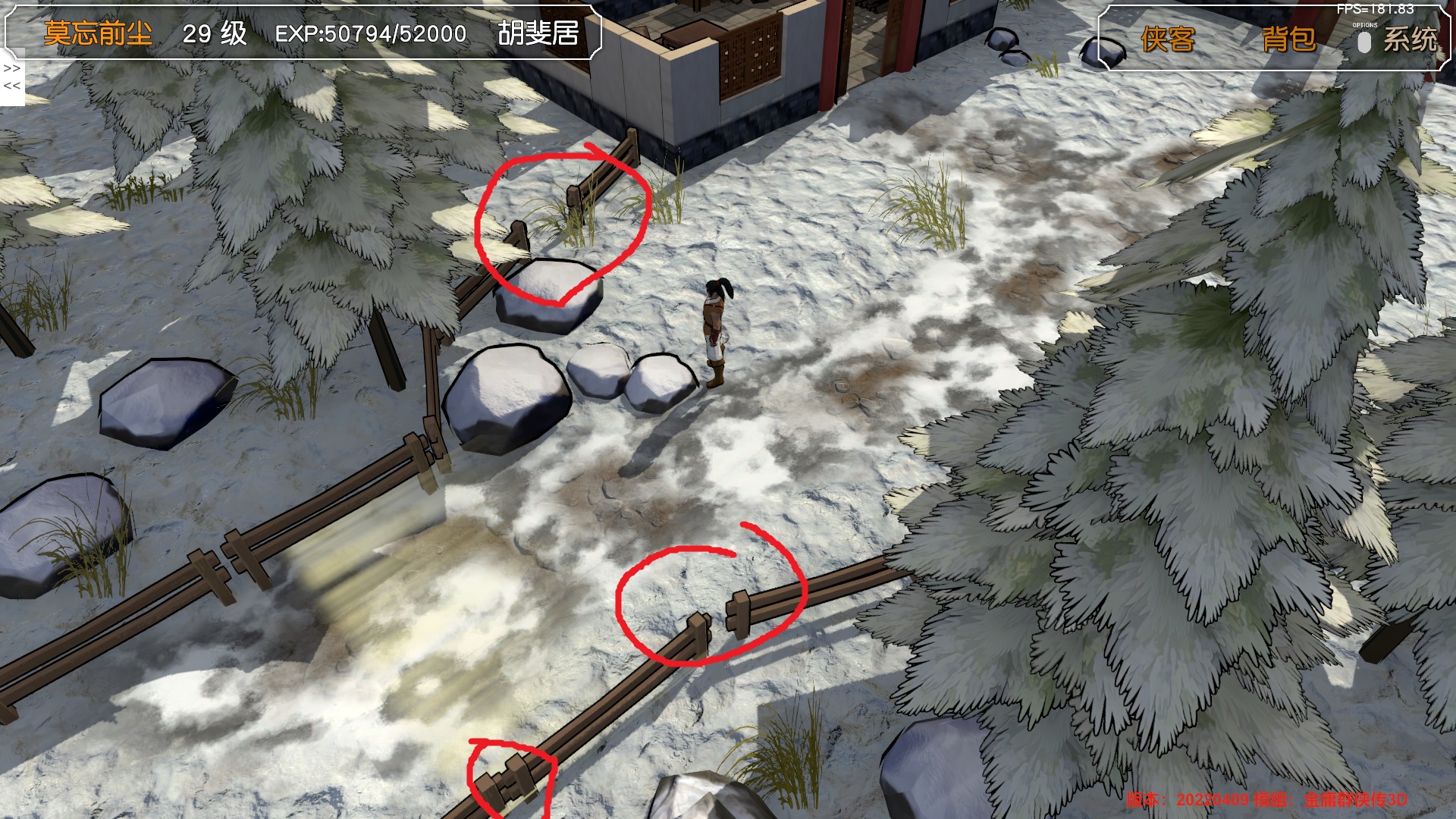
Task: Expand the side panel with >> arrow
Action: click(x=12, y=68)
